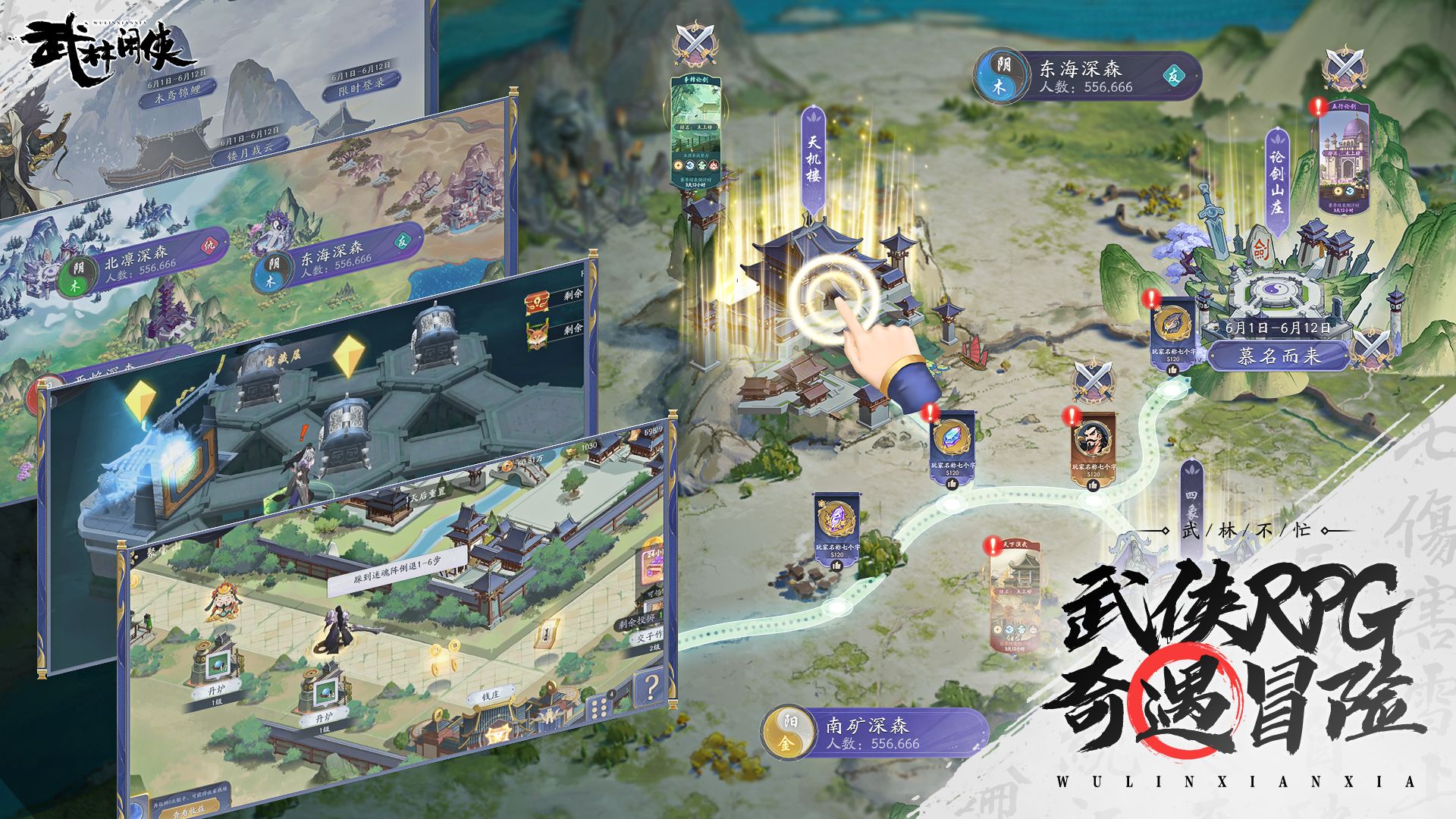Click the blue gem icon on the S120 banner
The height and width of the screenshot is (819, 1456).
tap(952, 438)
